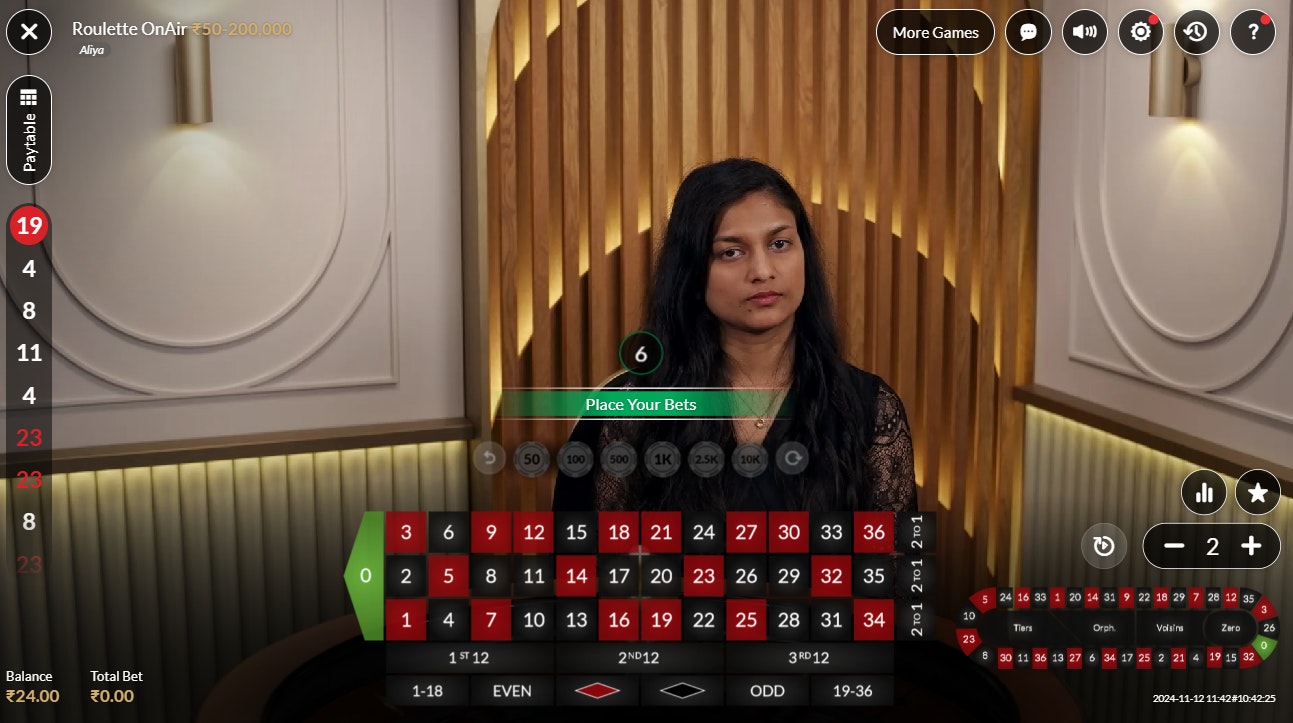
Task: View the recent game history
Action: (1196, 32)
